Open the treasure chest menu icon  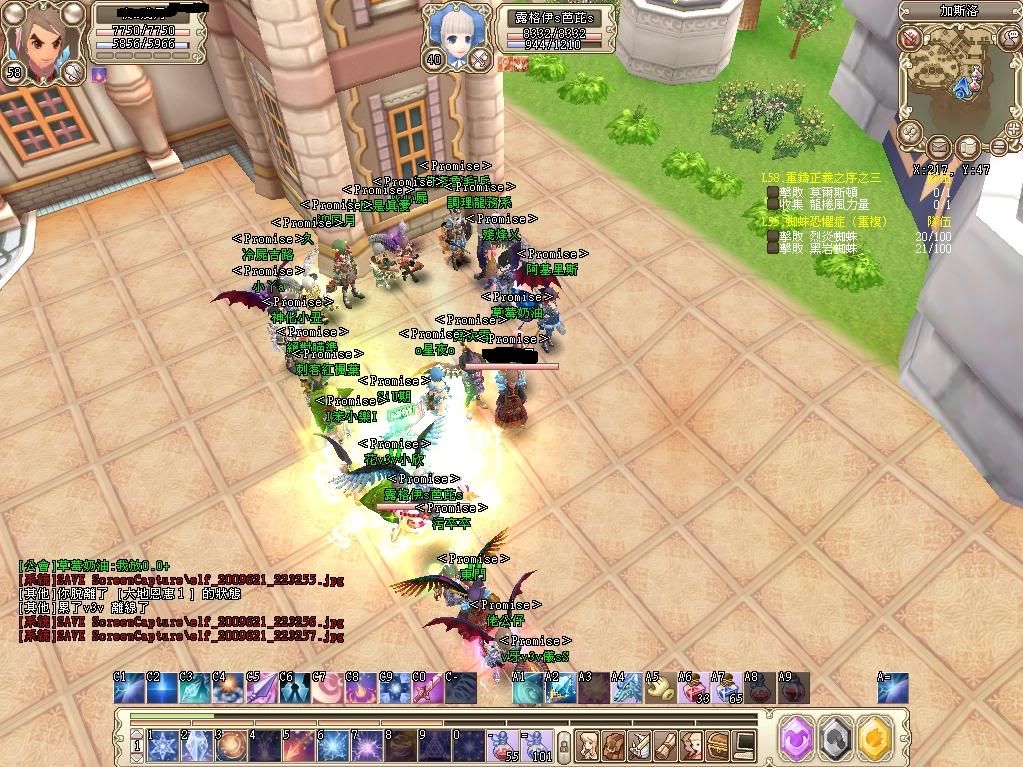pos(717,745)
